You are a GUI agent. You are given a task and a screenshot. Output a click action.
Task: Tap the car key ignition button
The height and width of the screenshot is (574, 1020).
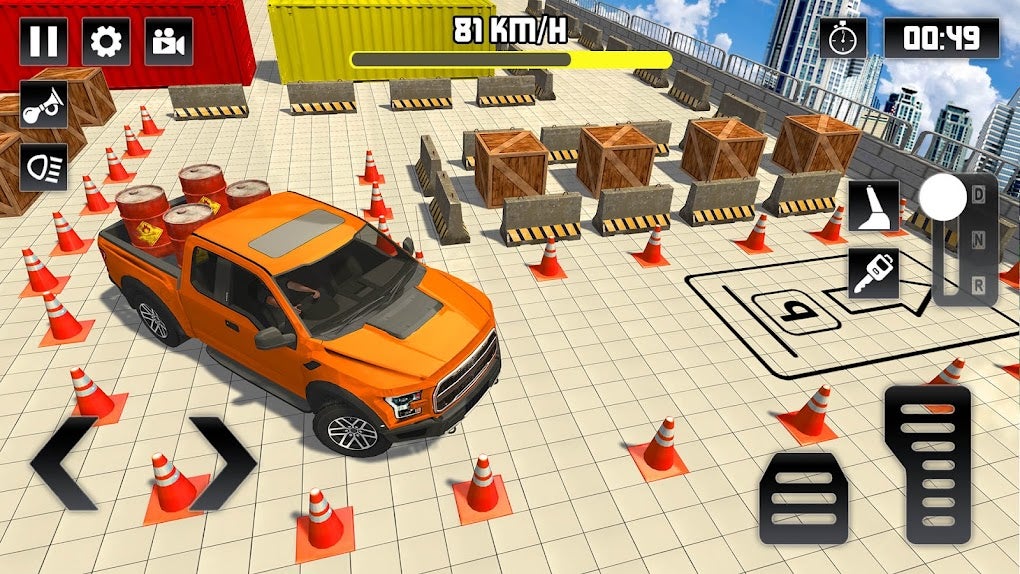[x=873, y=273]
